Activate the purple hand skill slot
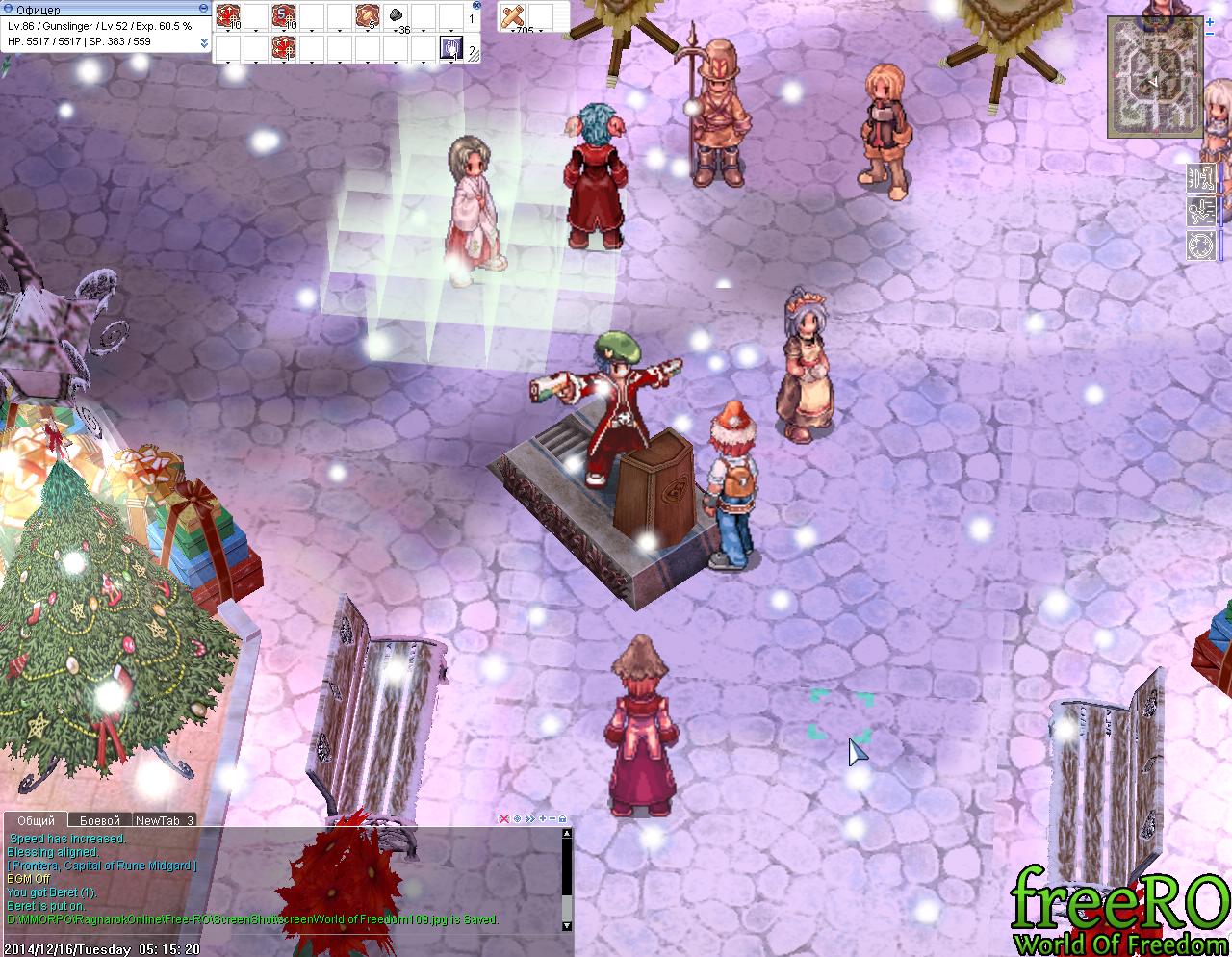Viewport: 1232px width, 957px height. (x=449, y=47)
